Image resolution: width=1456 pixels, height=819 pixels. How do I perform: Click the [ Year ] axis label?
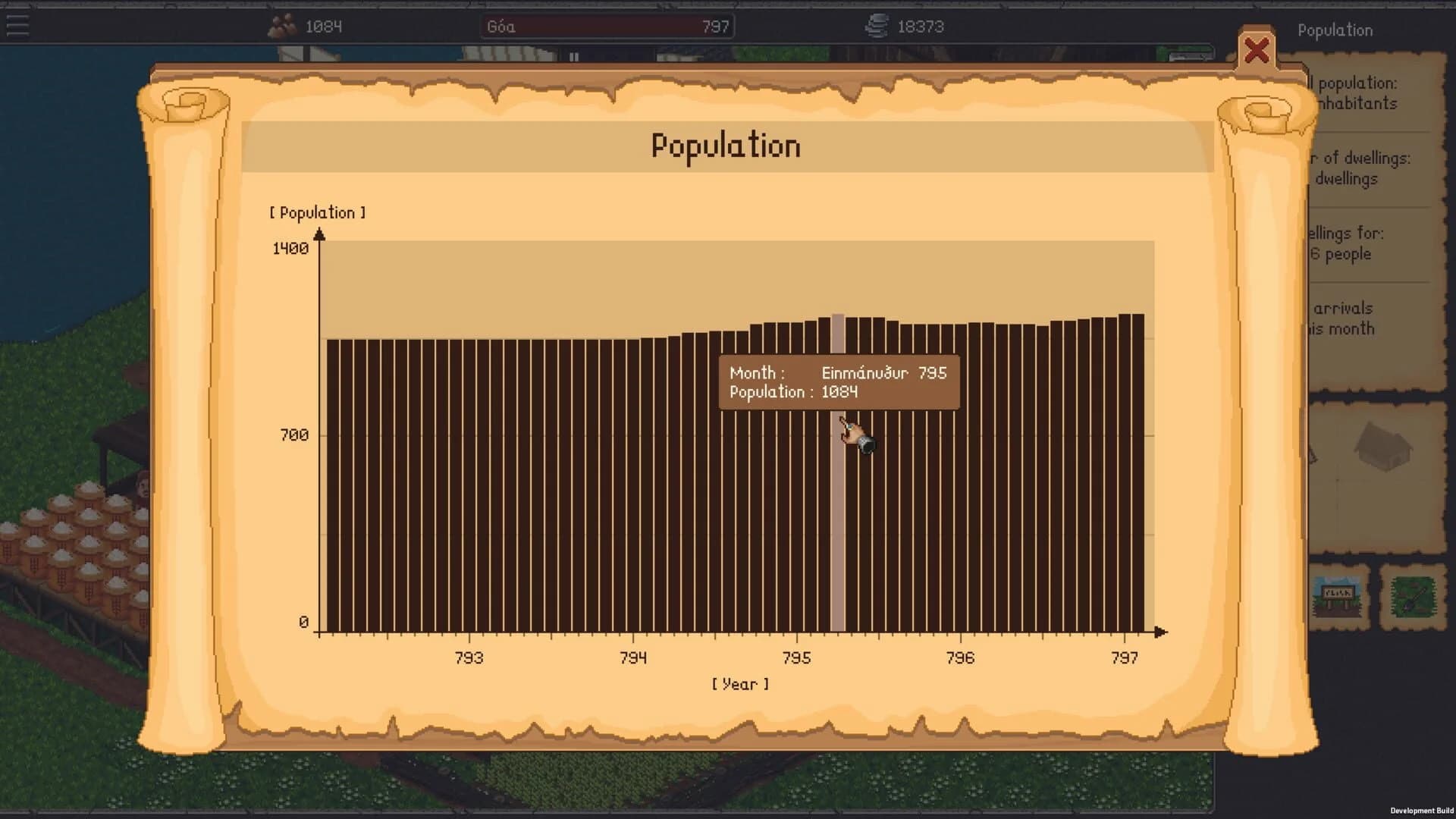(x=741, y=683)
